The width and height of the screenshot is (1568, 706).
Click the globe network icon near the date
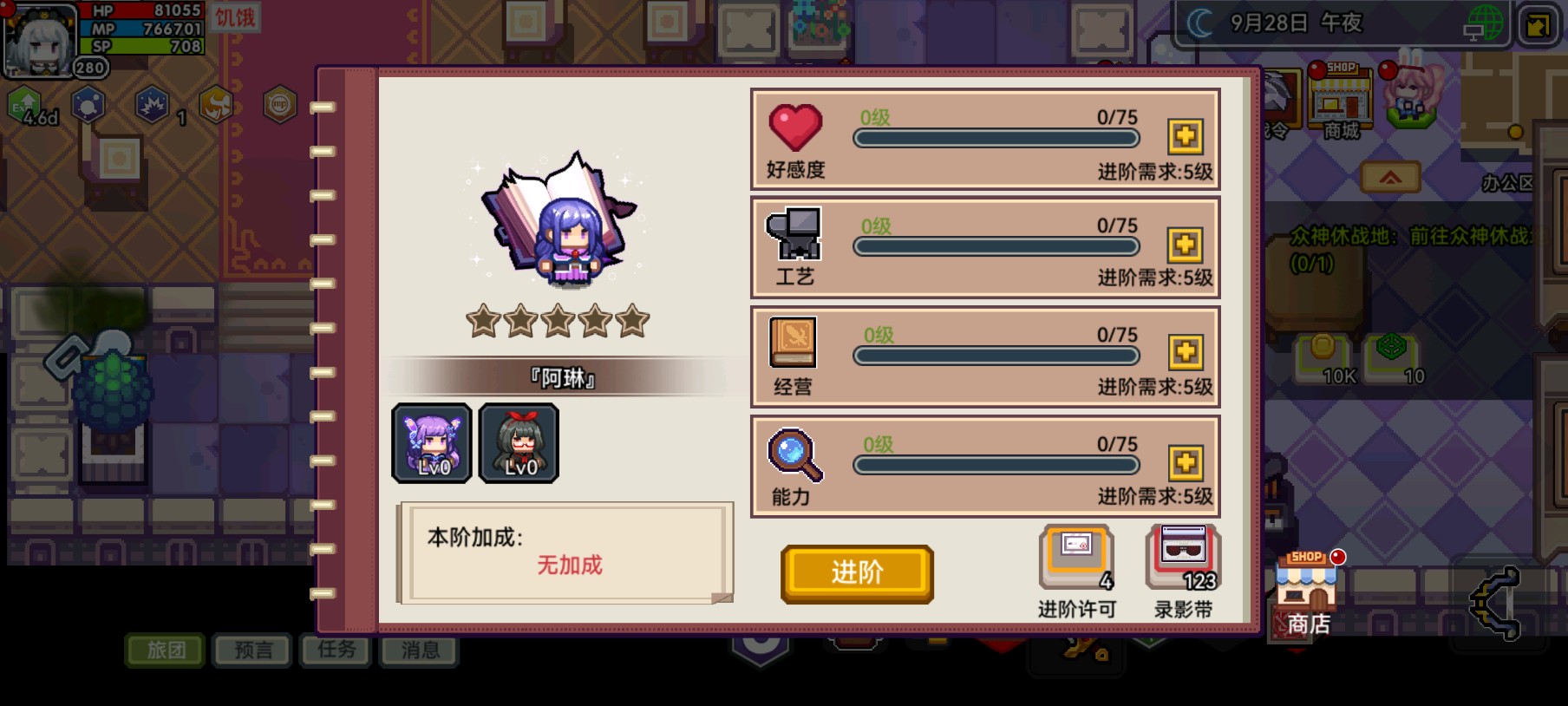pos(1486,22)
